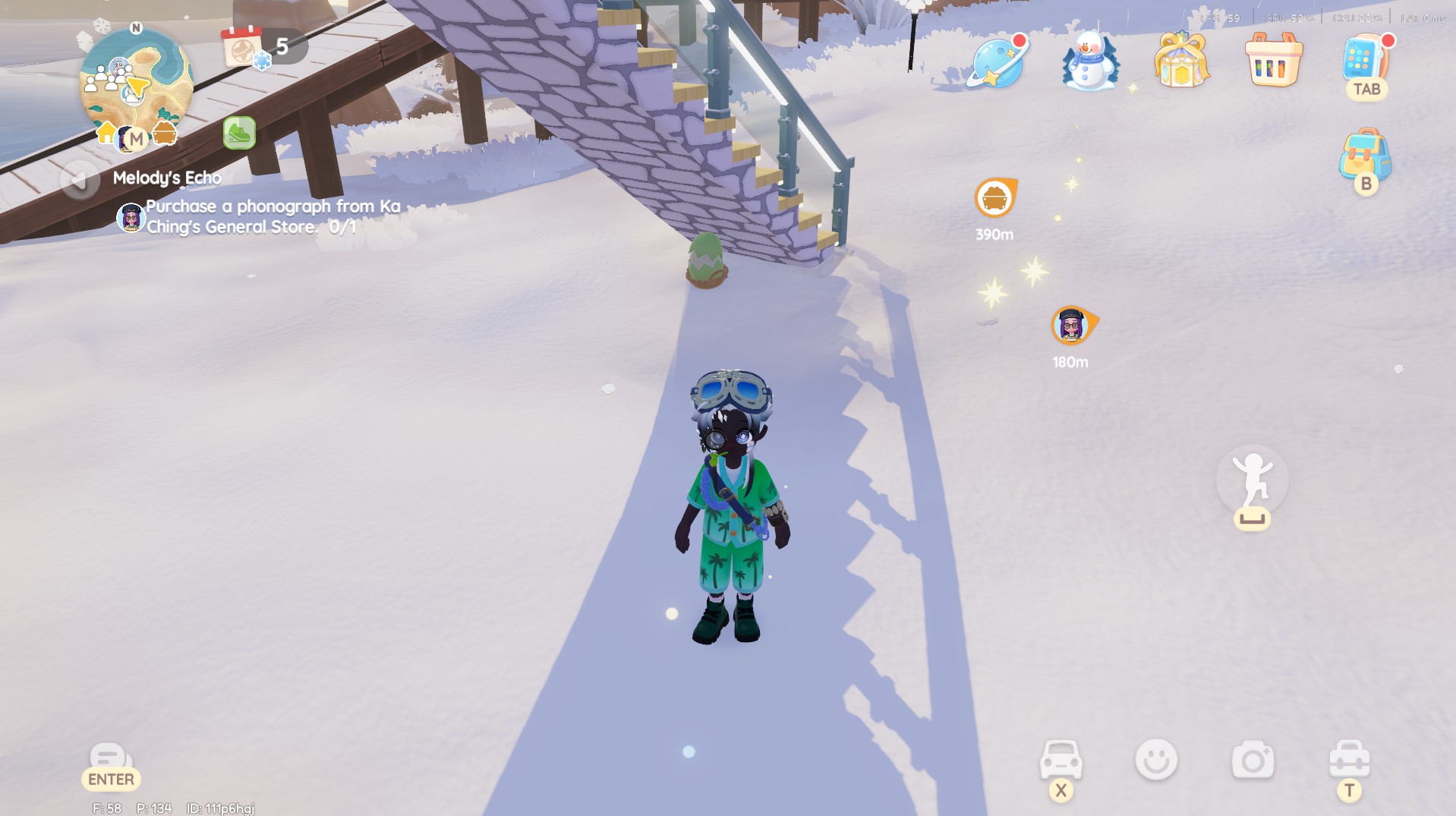Open the shopping basket store icon
This screenshot has height=816, width=1456.
(x=1273, y=62)
